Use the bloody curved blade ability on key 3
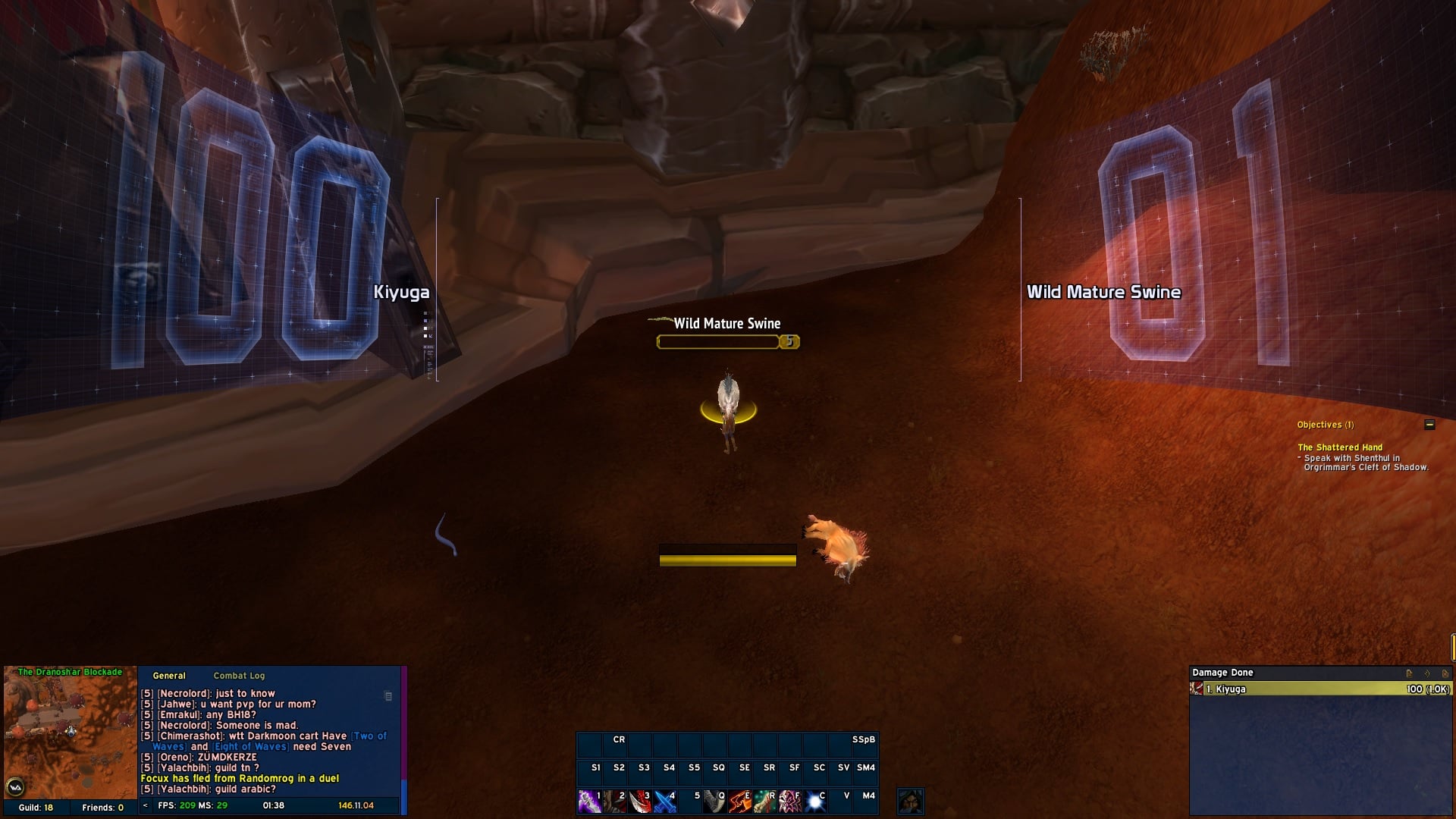This screenshot has width=1456, height=819. [x=639, y=802]
